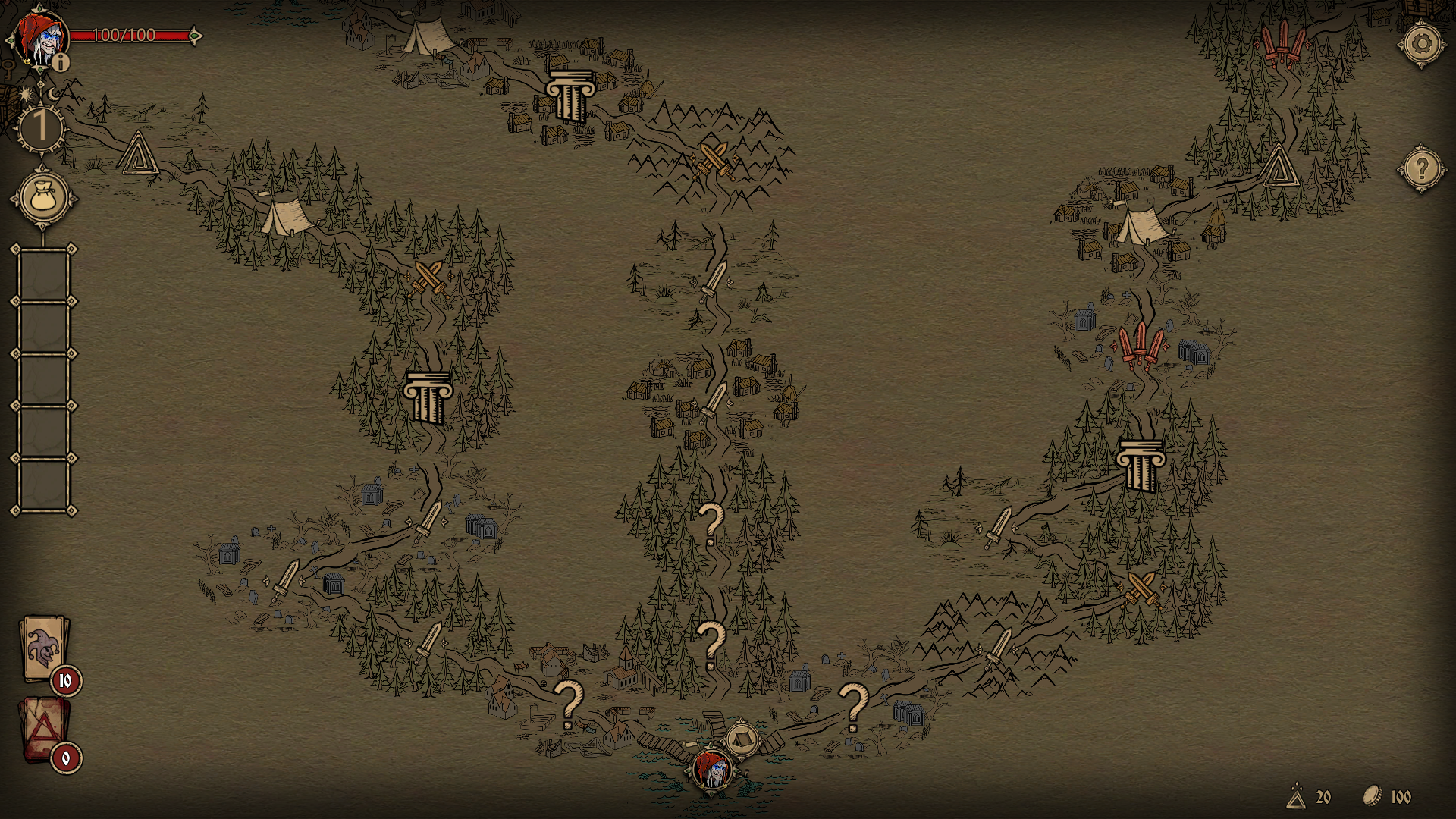The height and width of the screenshot is (819, 1456).
Task: Open the coin pouch inventory
Action: (43, 199)
